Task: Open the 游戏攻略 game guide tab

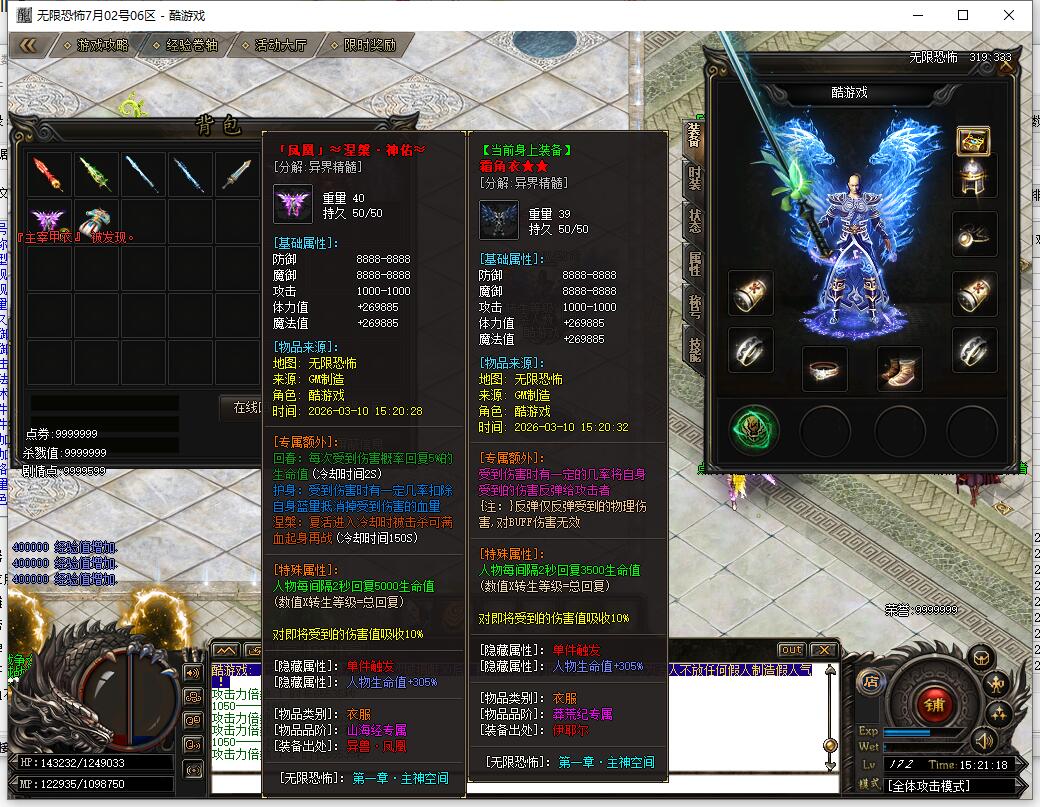Action: (102, 45)
